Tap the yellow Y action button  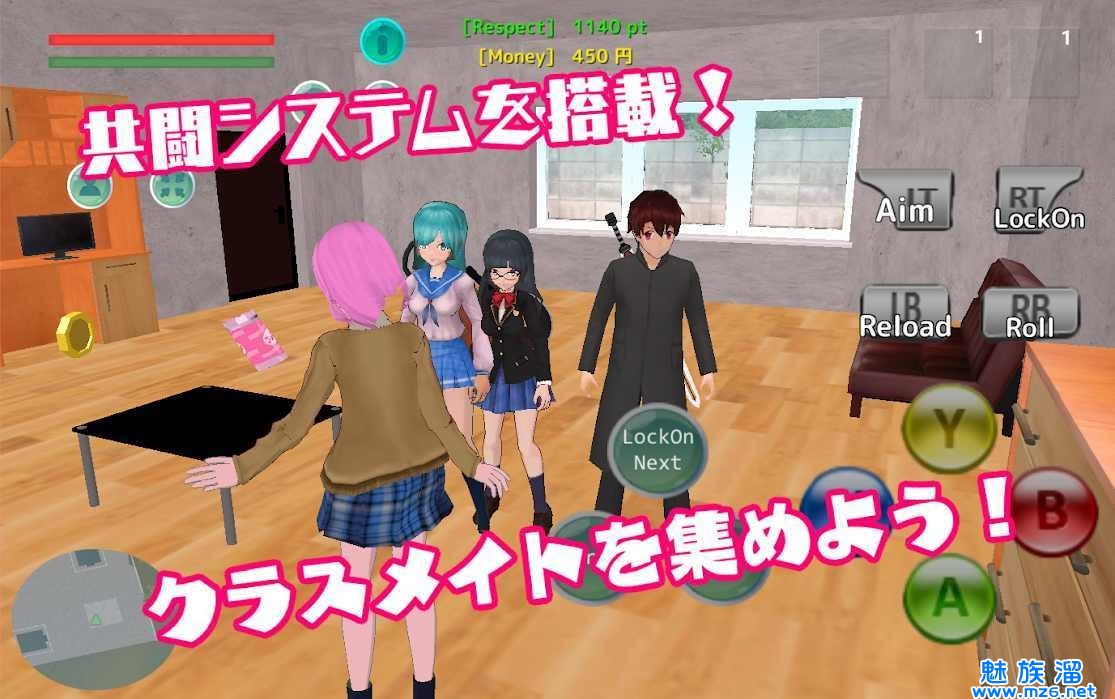(x=948, y=430)
